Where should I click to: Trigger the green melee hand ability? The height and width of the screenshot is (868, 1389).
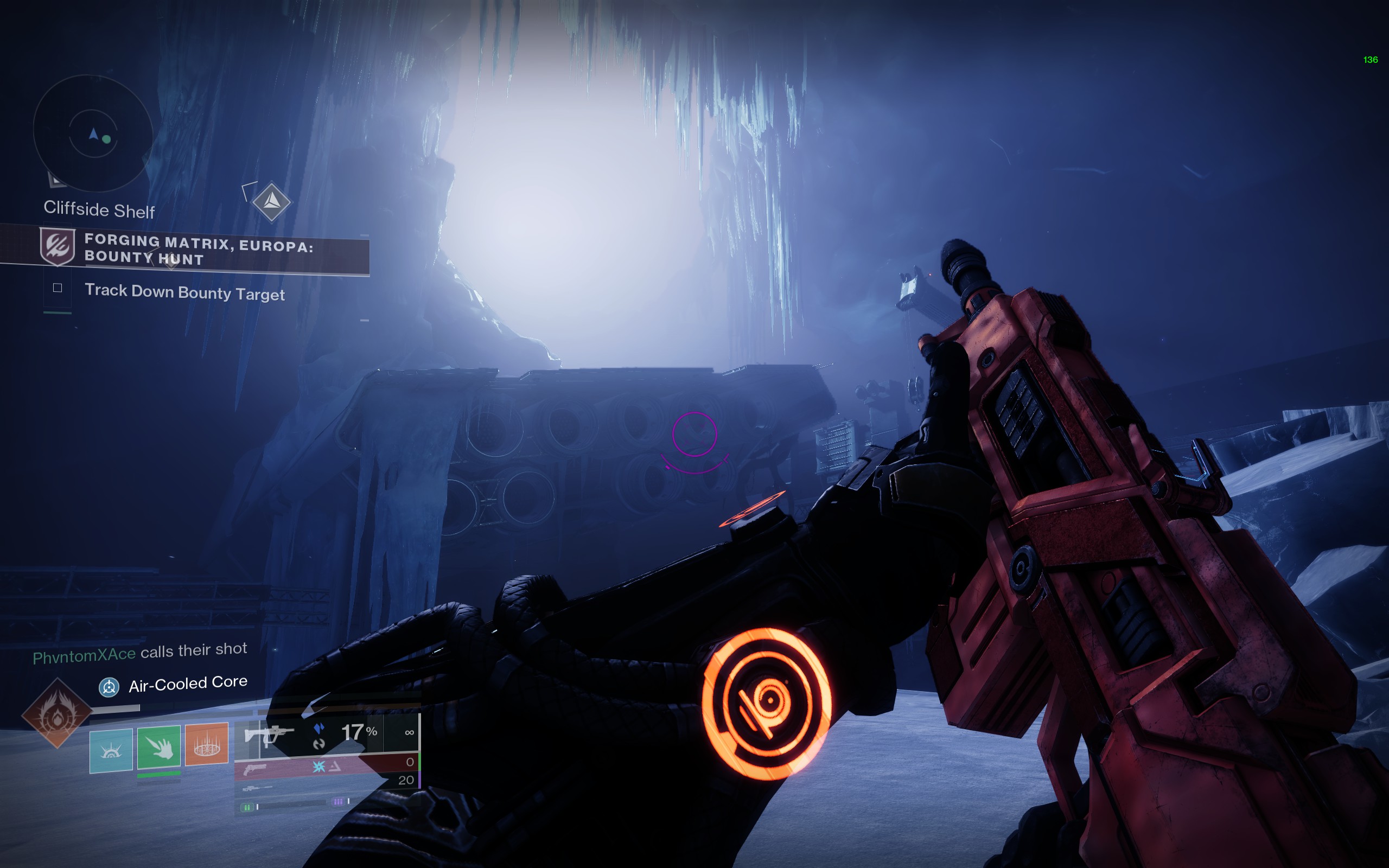click(x=159, y=746)
